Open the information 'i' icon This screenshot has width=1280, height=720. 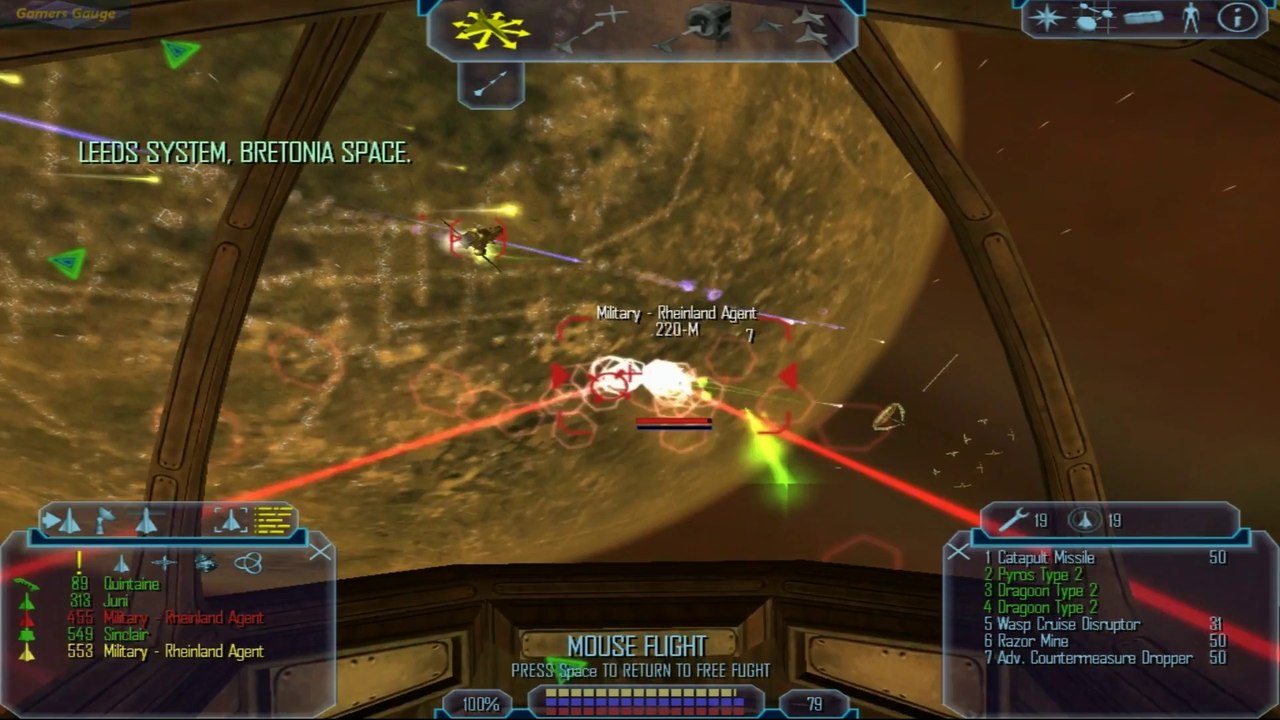[x=1236, y=18]
